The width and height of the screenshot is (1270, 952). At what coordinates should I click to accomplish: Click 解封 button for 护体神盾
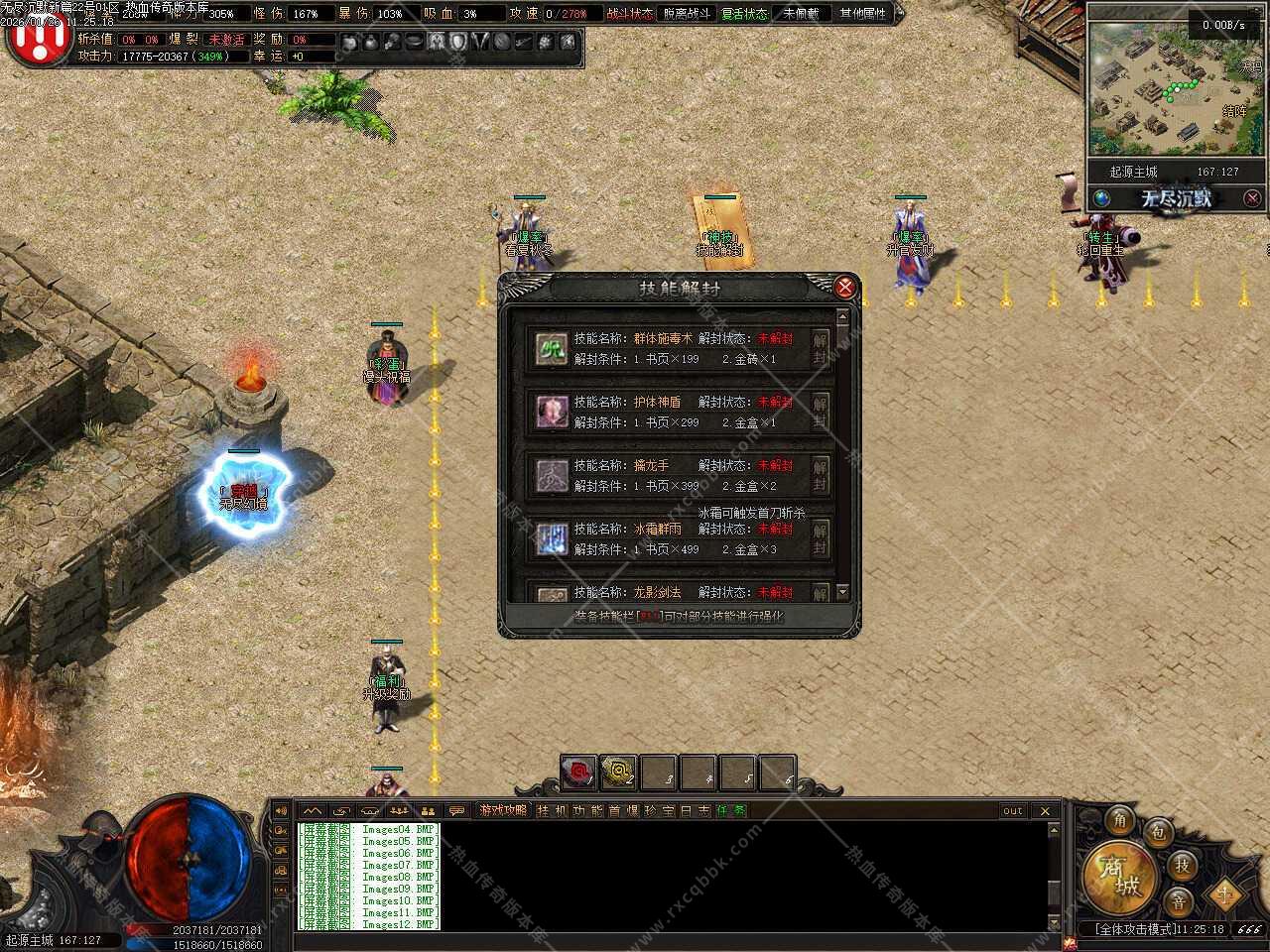click(x=821, y=412)
